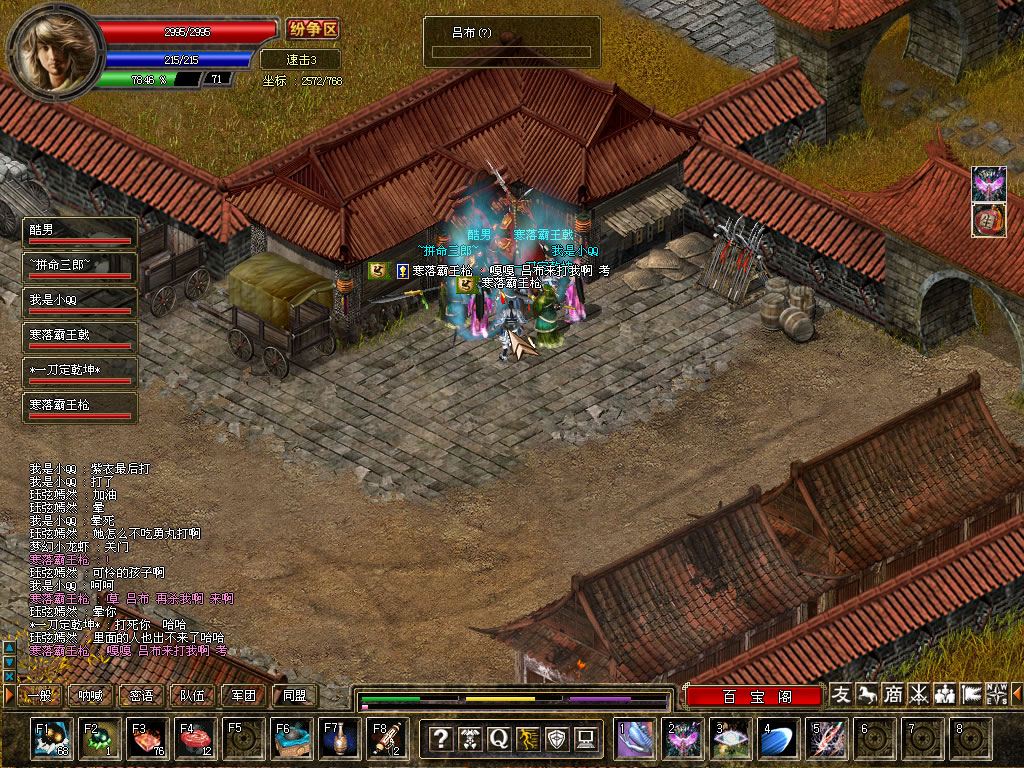The width and height of the screenshot is (1024, 768).
Task: Switch to the 密语 whisper channel
Action: [142, 696]
